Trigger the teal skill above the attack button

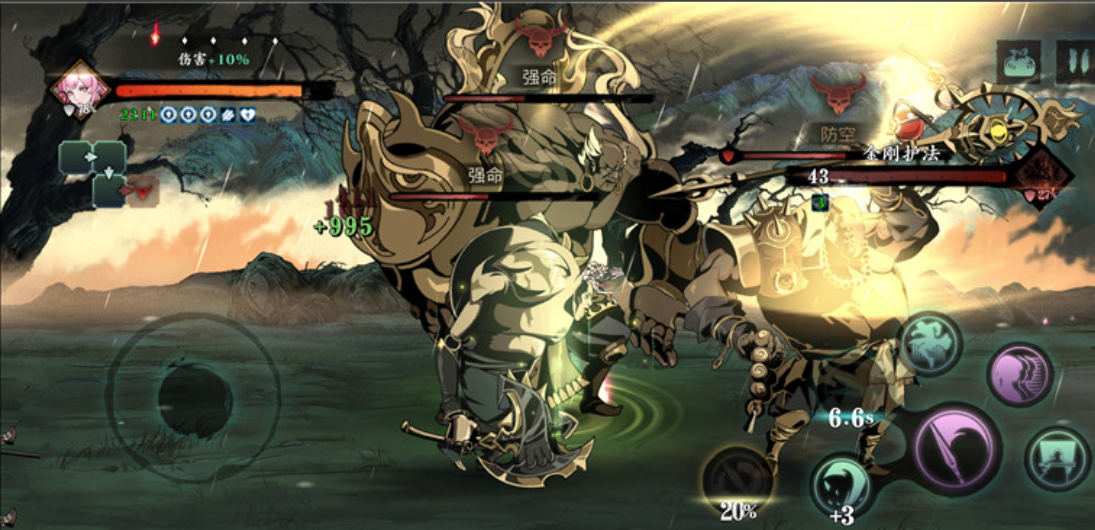(931, 343)
